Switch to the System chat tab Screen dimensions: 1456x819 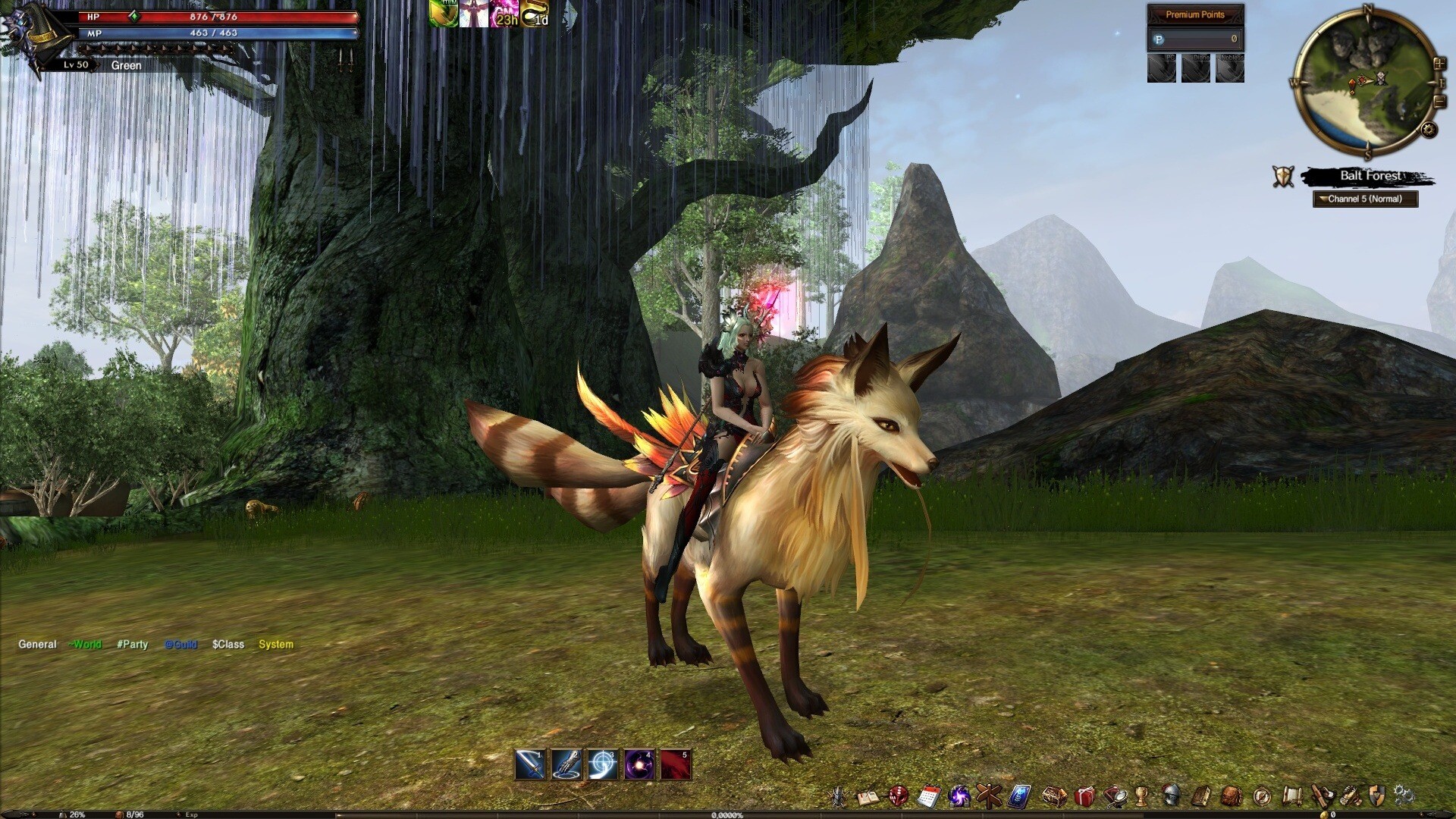pyautogui.click(x=275, y=644)
